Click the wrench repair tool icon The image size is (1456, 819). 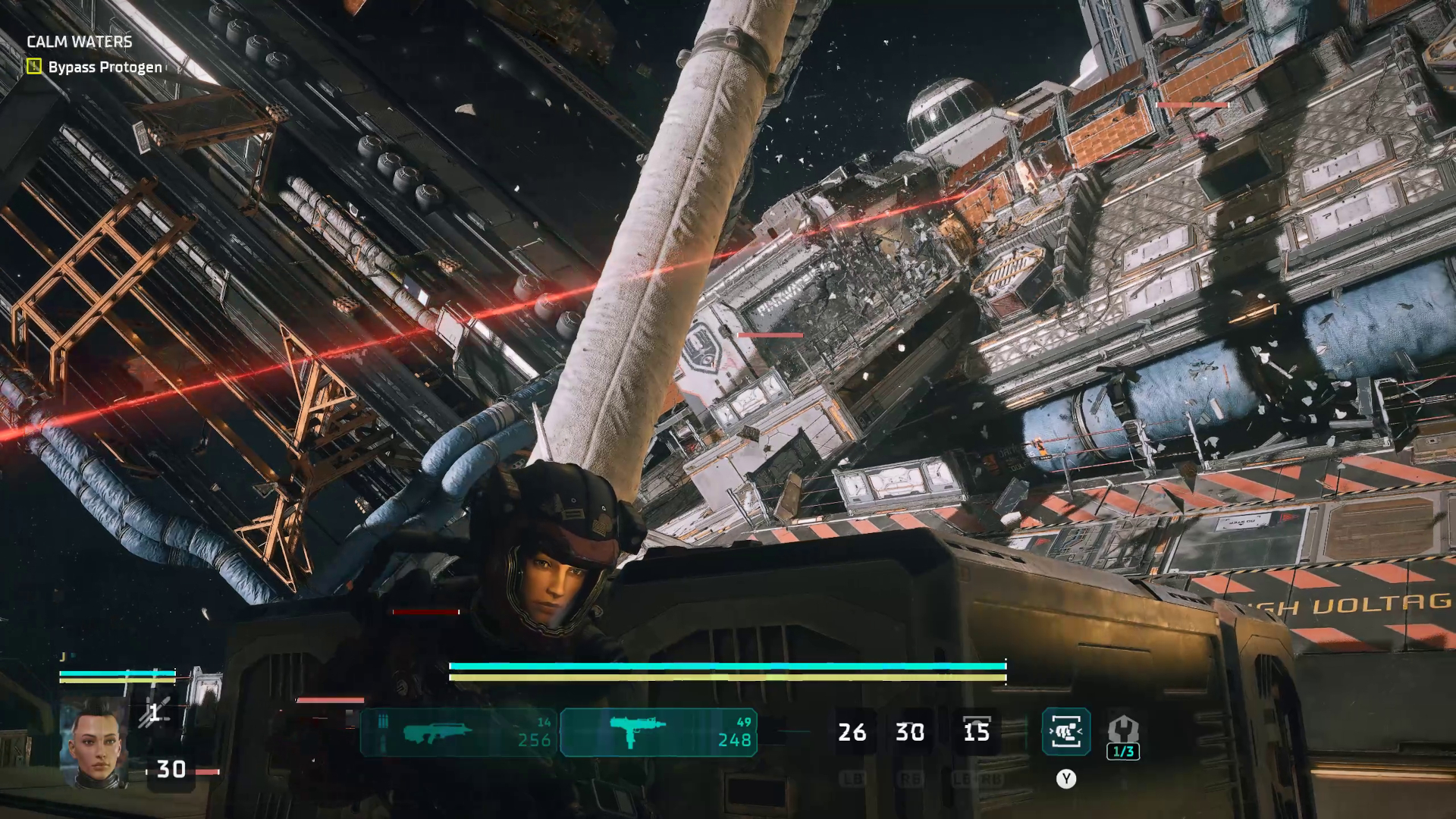1125,730
